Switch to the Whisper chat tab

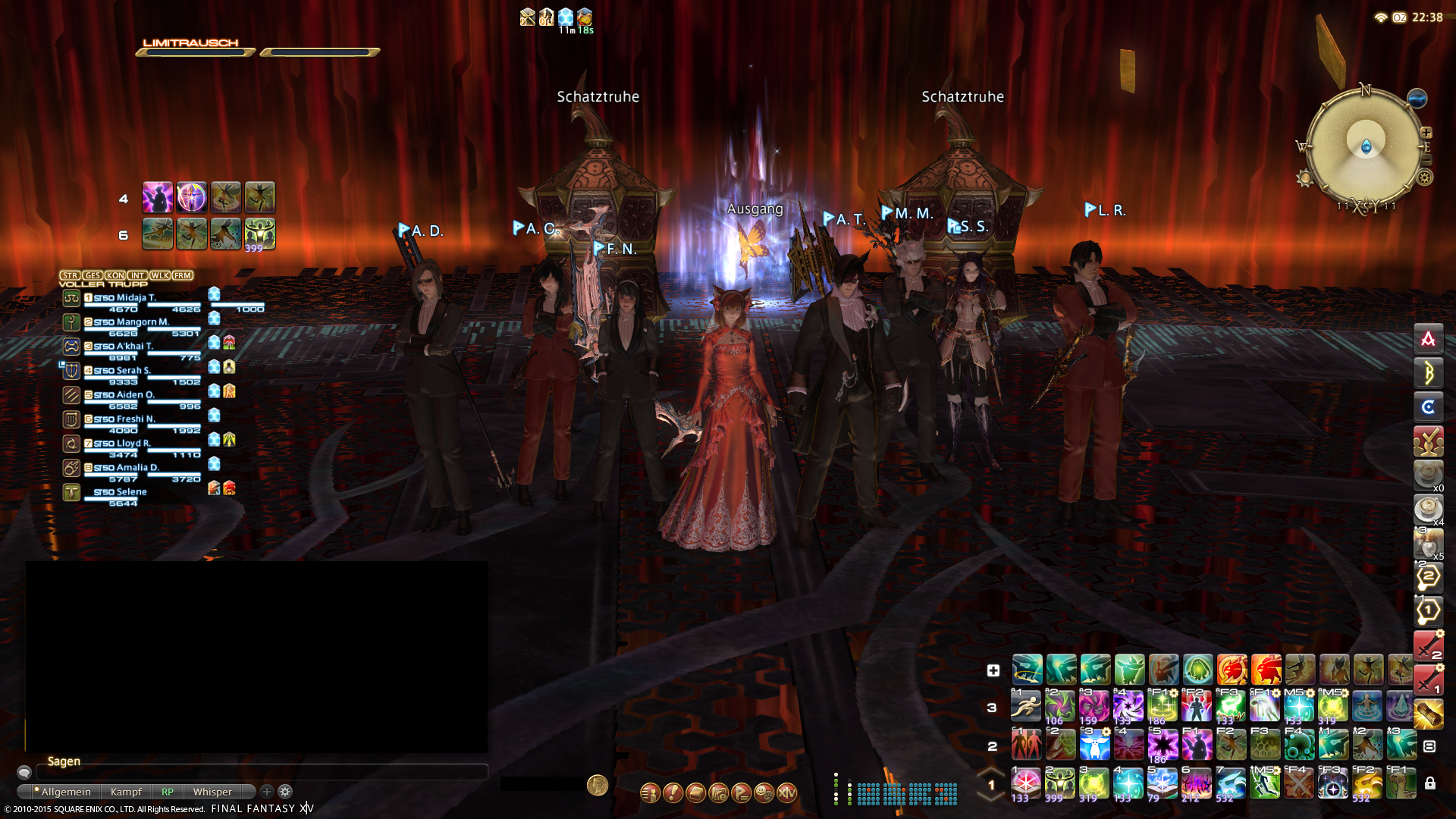coord(212,792)
